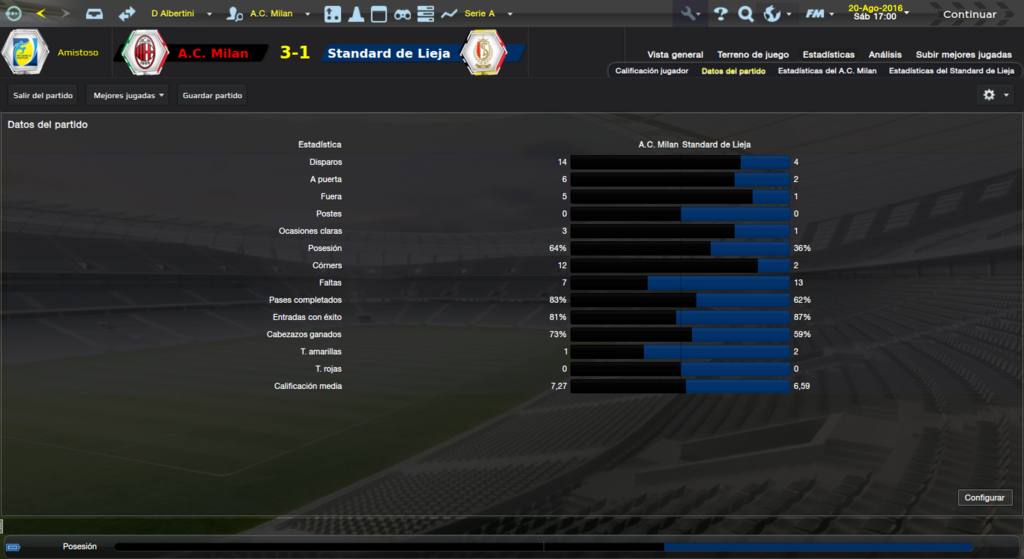Image resolution: width=1024 pixels, height=559 pixels.
Task: Open the Mejores jugadas dropdown
Action: pyautogui.click(x=128, y=95)
